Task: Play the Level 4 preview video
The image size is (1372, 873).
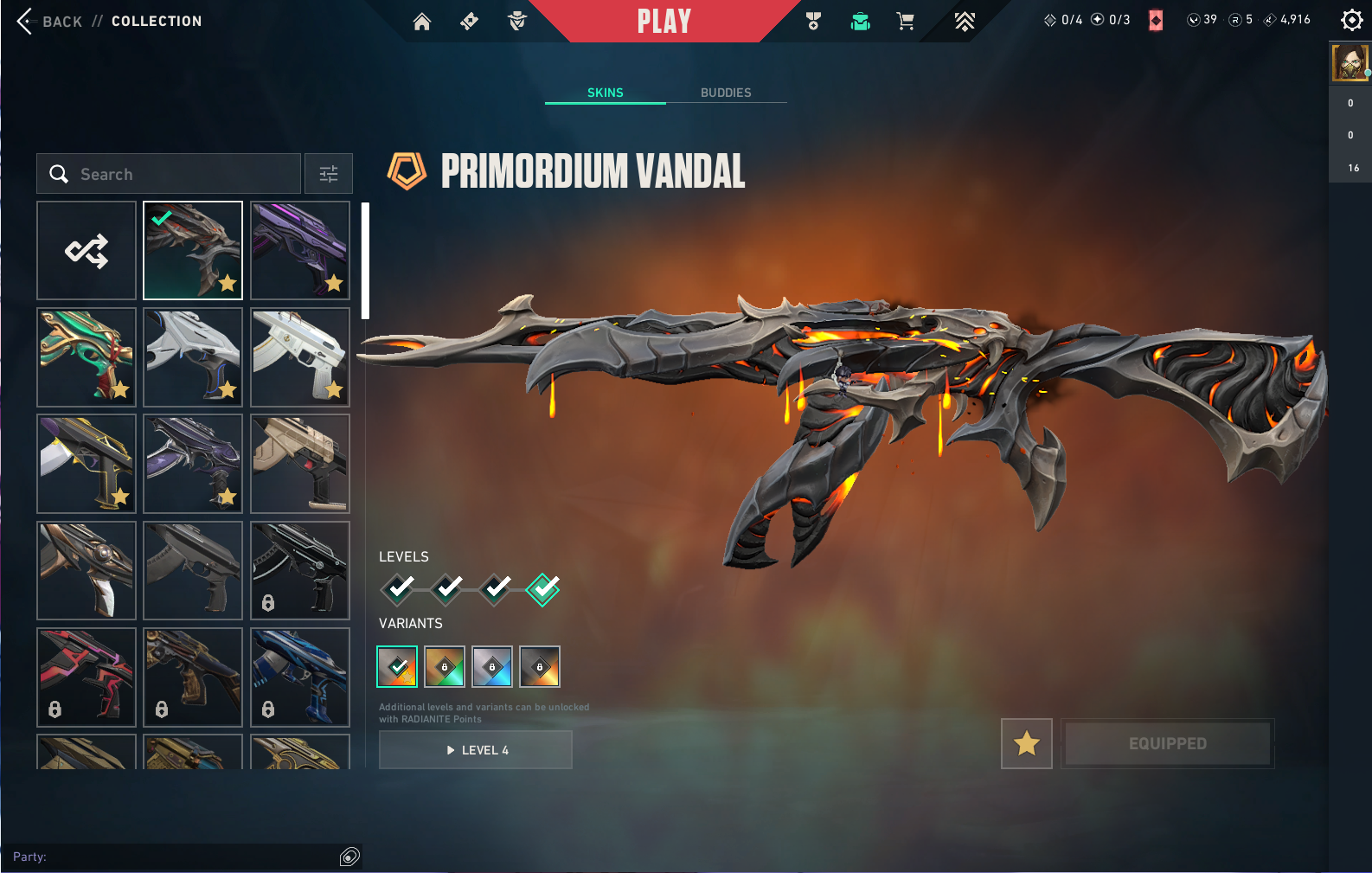Action: tap(476, 750)
